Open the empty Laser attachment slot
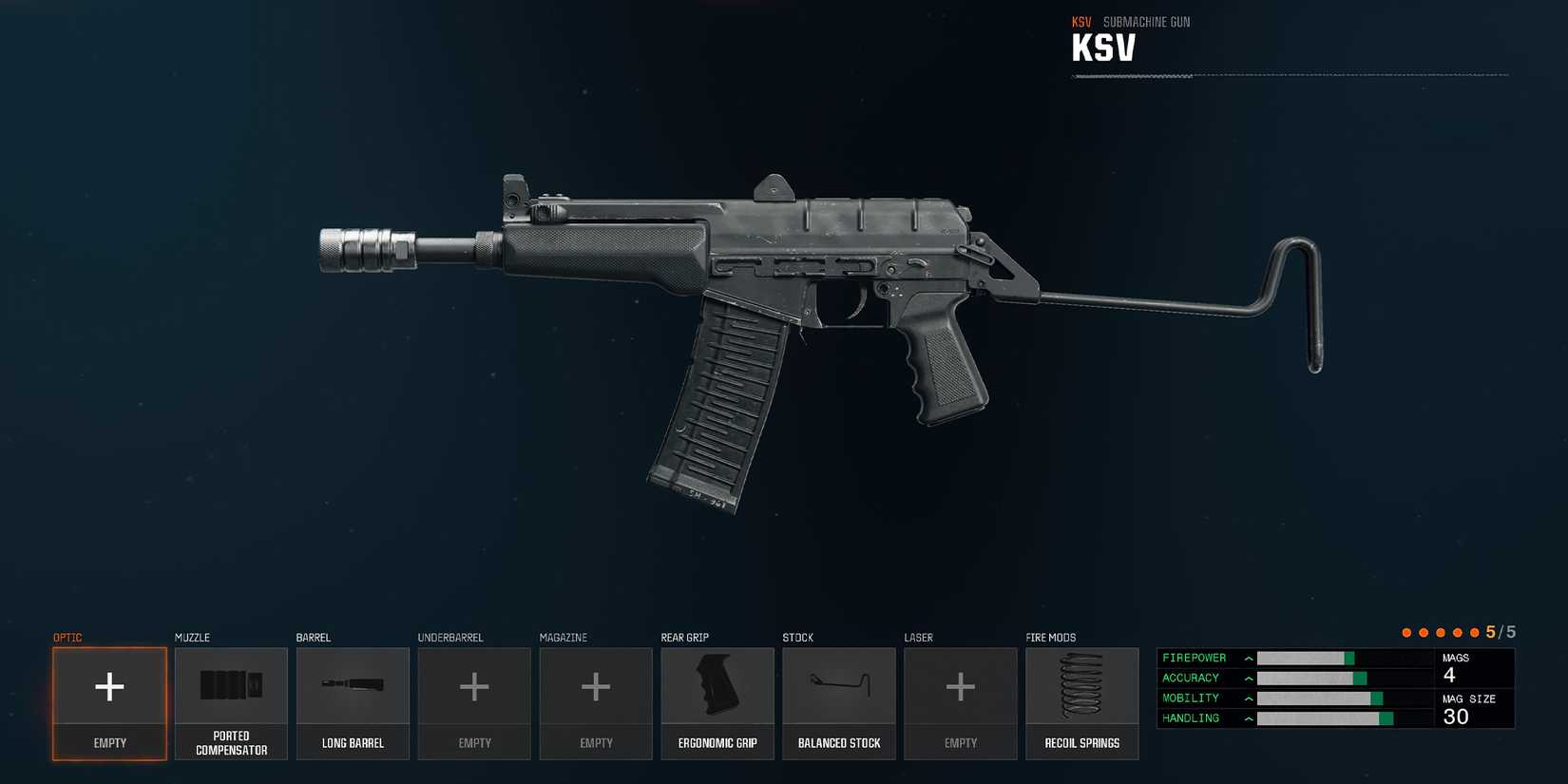1568x784 pixels. pyautogui.click(x=960, y=703)
